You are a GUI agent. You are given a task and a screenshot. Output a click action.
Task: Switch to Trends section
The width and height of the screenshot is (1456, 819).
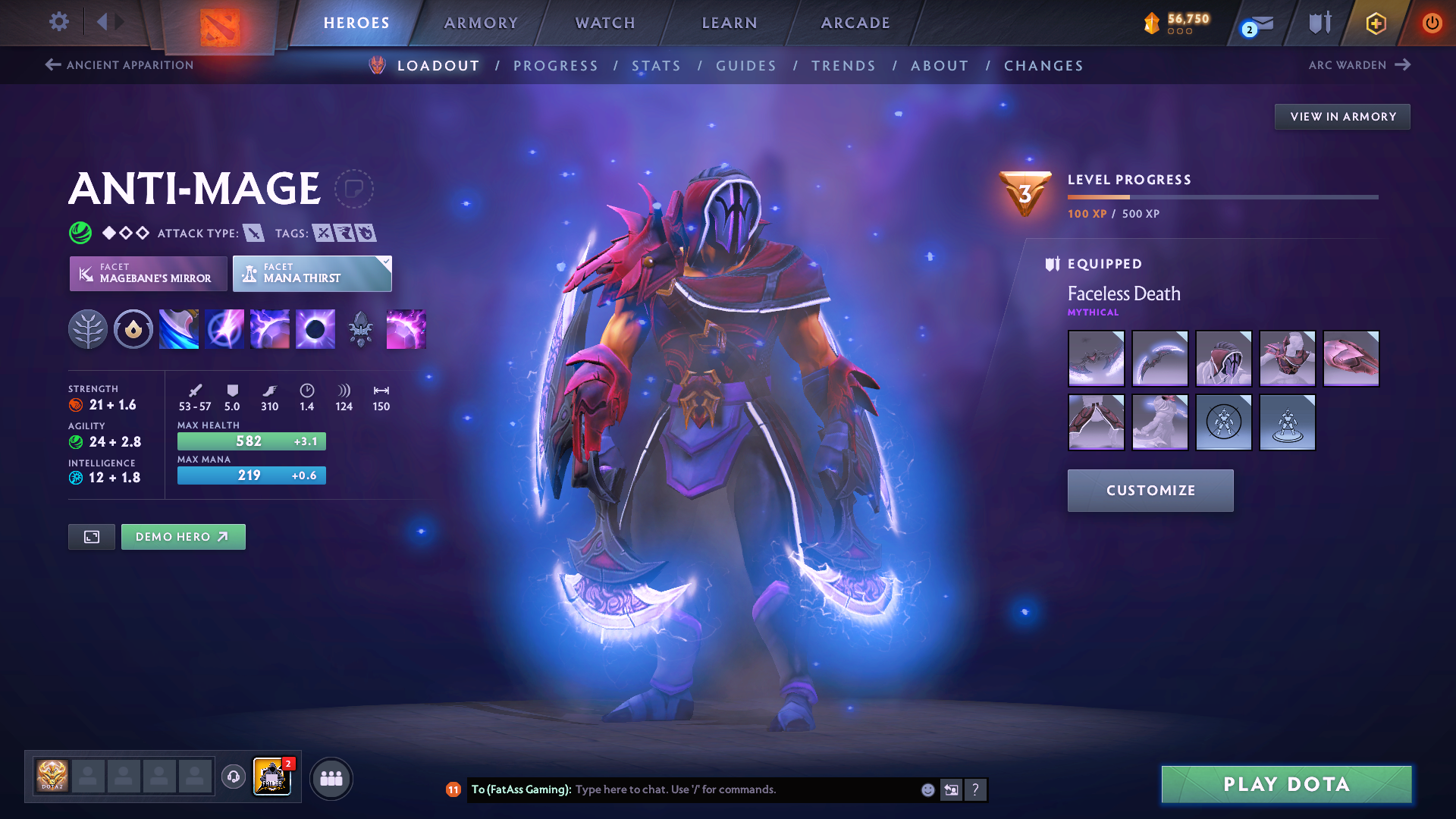(x=843, y=66)
